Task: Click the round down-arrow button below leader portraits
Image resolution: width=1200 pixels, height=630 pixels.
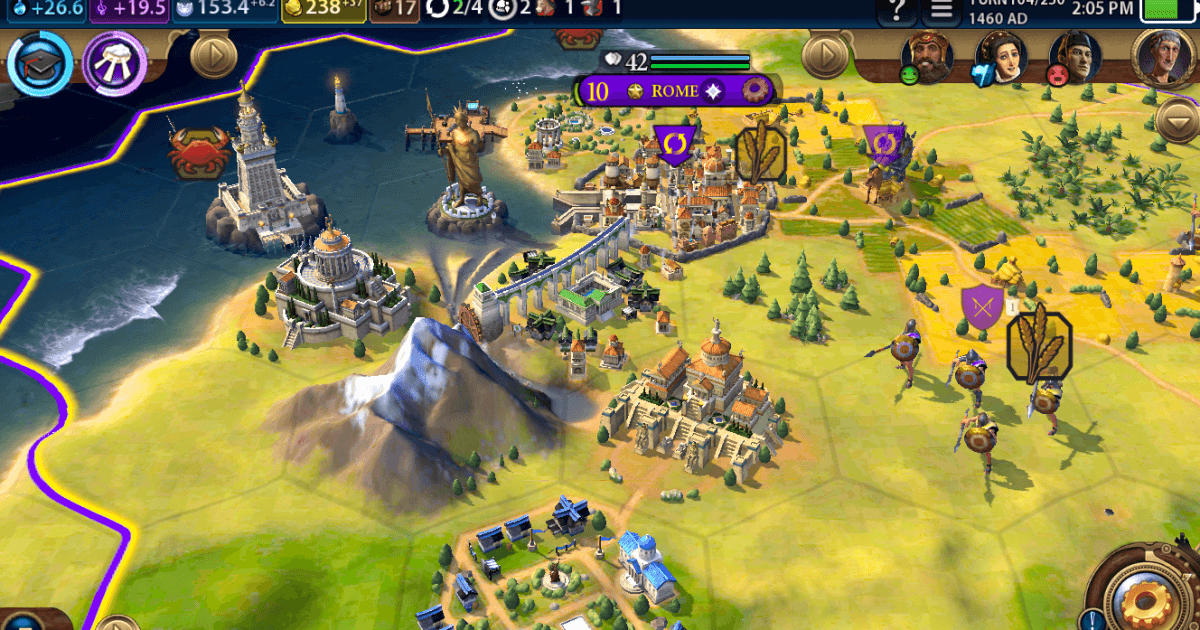Action: (1176, 121)
